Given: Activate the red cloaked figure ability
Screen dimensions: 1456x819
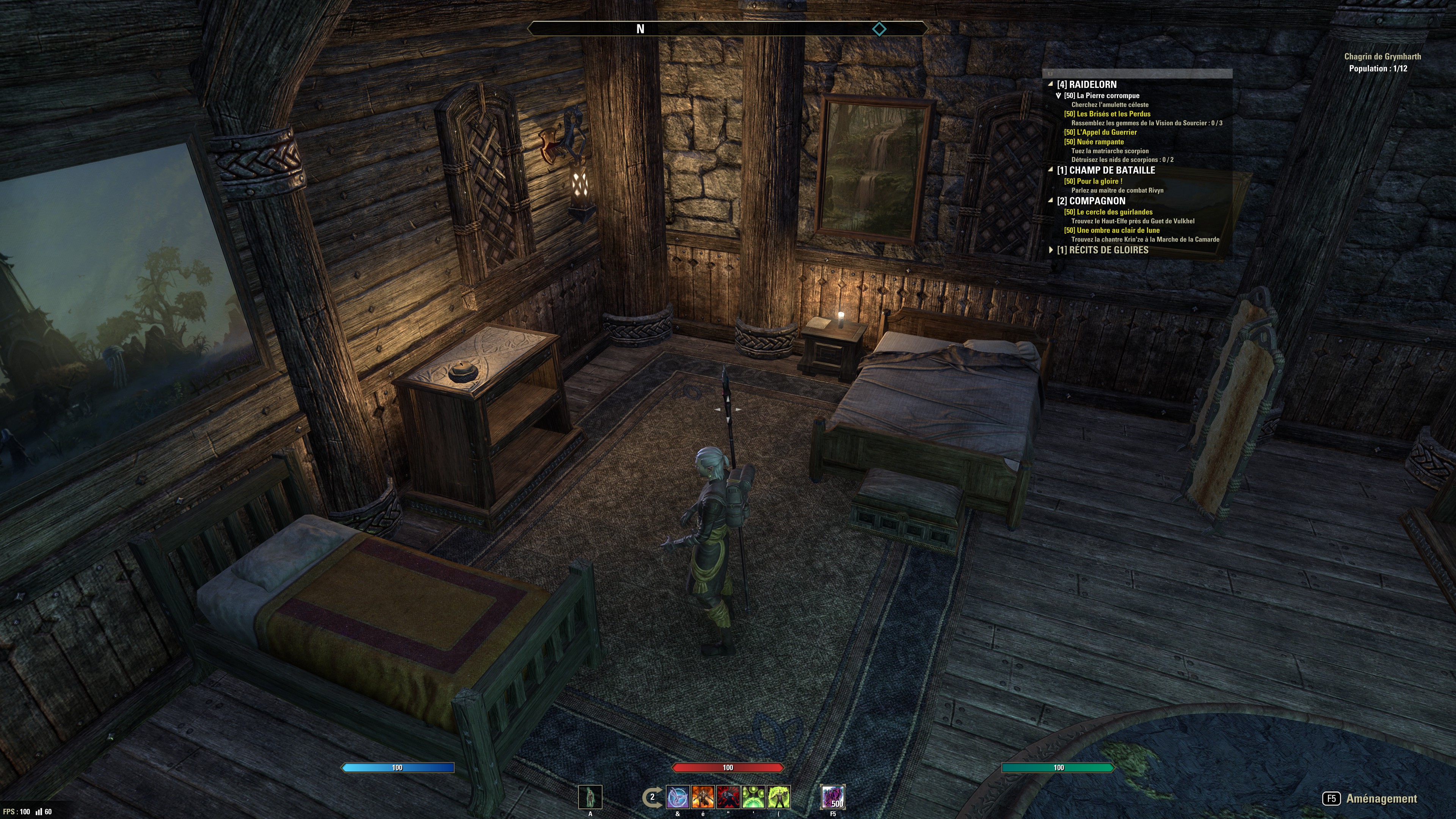Looking at the screenshot, I should (728, 797).
